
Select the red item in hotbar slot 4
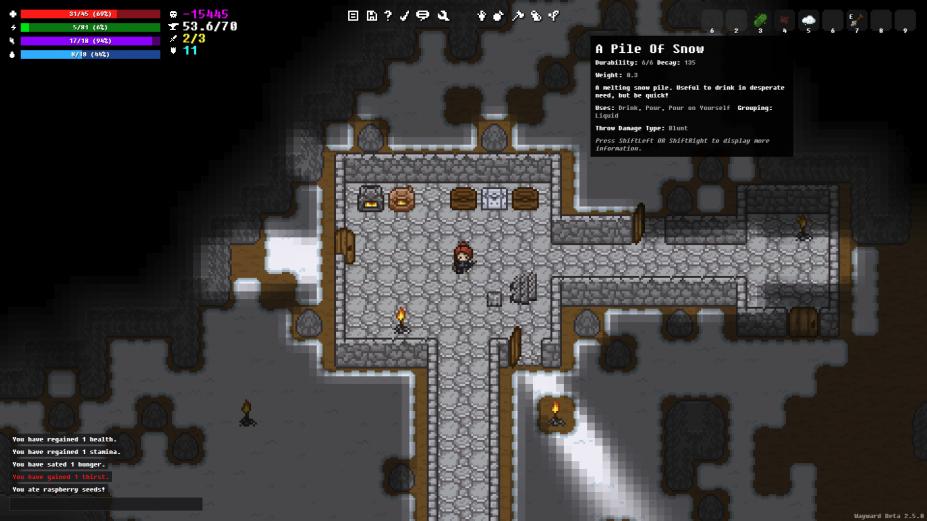click(784, 20)
